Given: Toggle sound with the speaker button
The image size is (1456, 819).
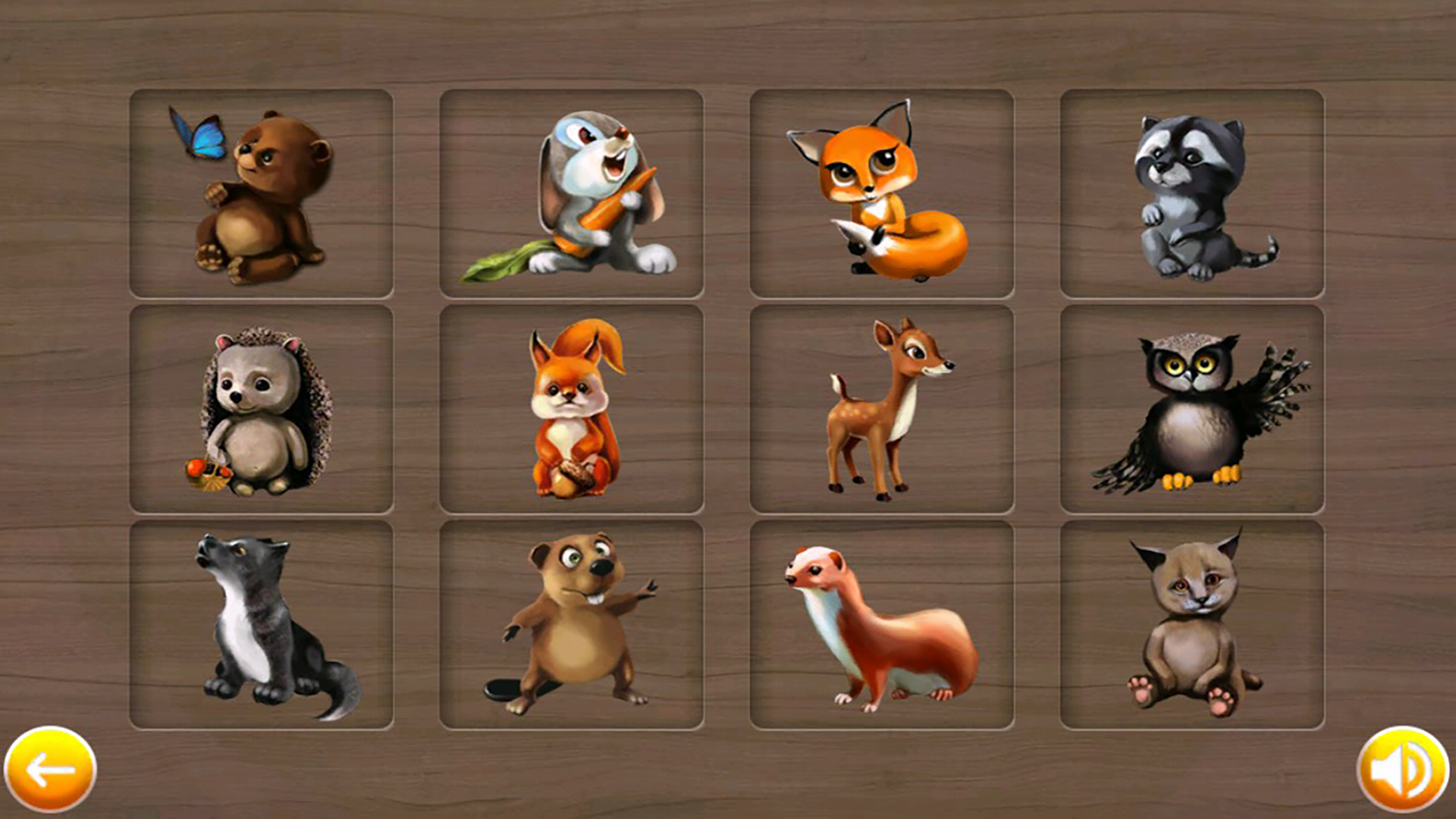Looking at the screenshot, I should [1402, 769].
